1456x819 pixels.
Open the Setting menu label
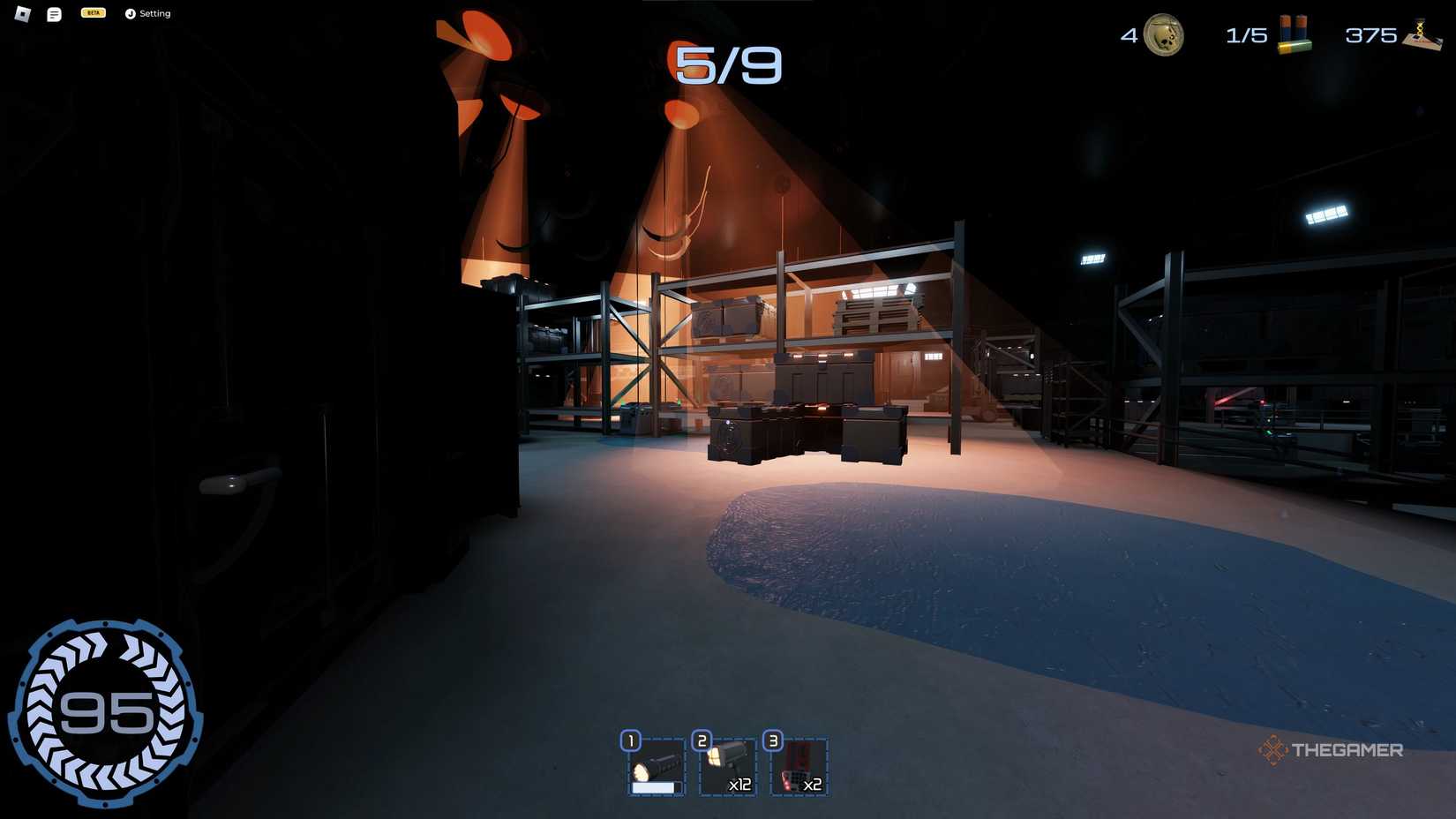[155, 13]
